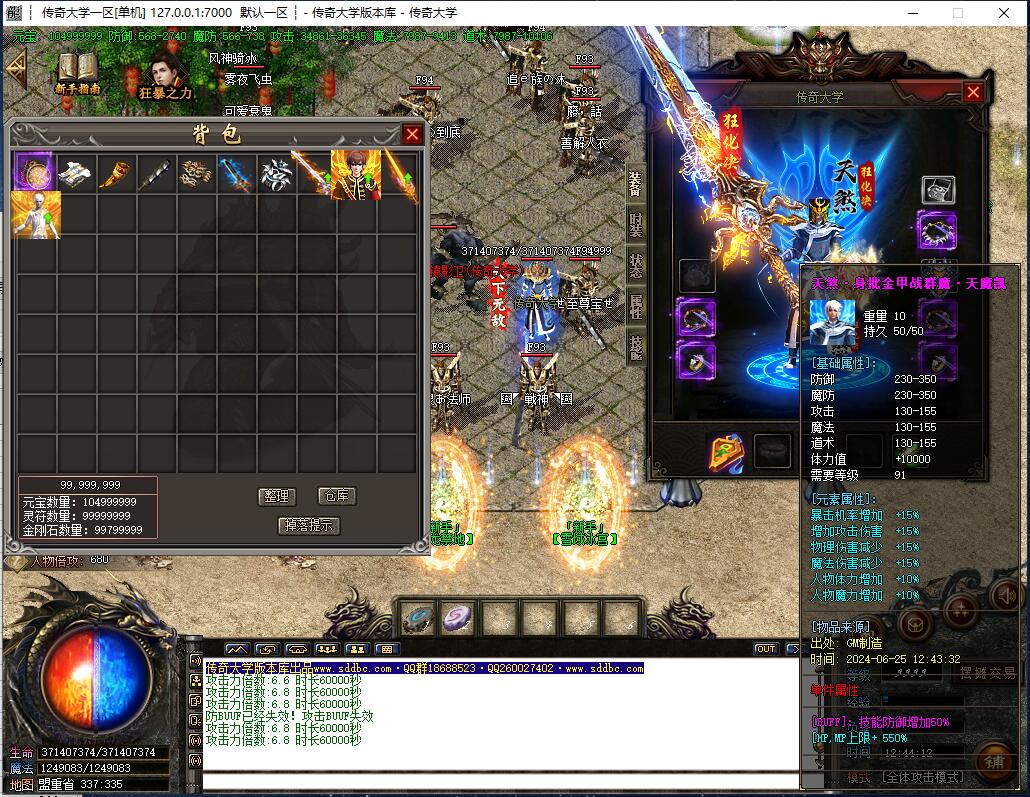Open the 新手指南 beginner guide
Screen dimensions: 1030x797
pyautogui.click(x=77, y=73)
